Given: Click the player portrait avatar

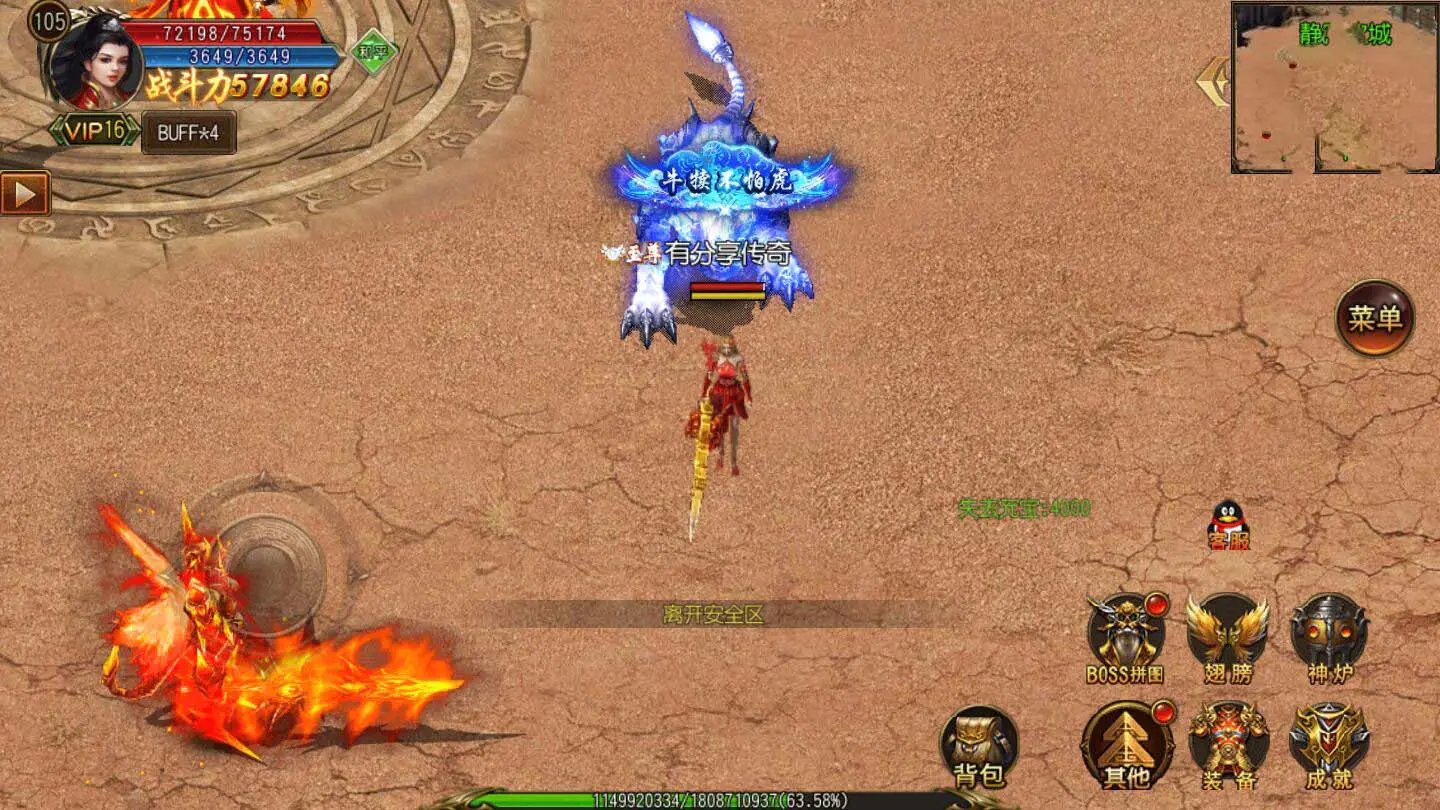Looking at the screenshot, I should pyautogui.click(x=95, y=62).
